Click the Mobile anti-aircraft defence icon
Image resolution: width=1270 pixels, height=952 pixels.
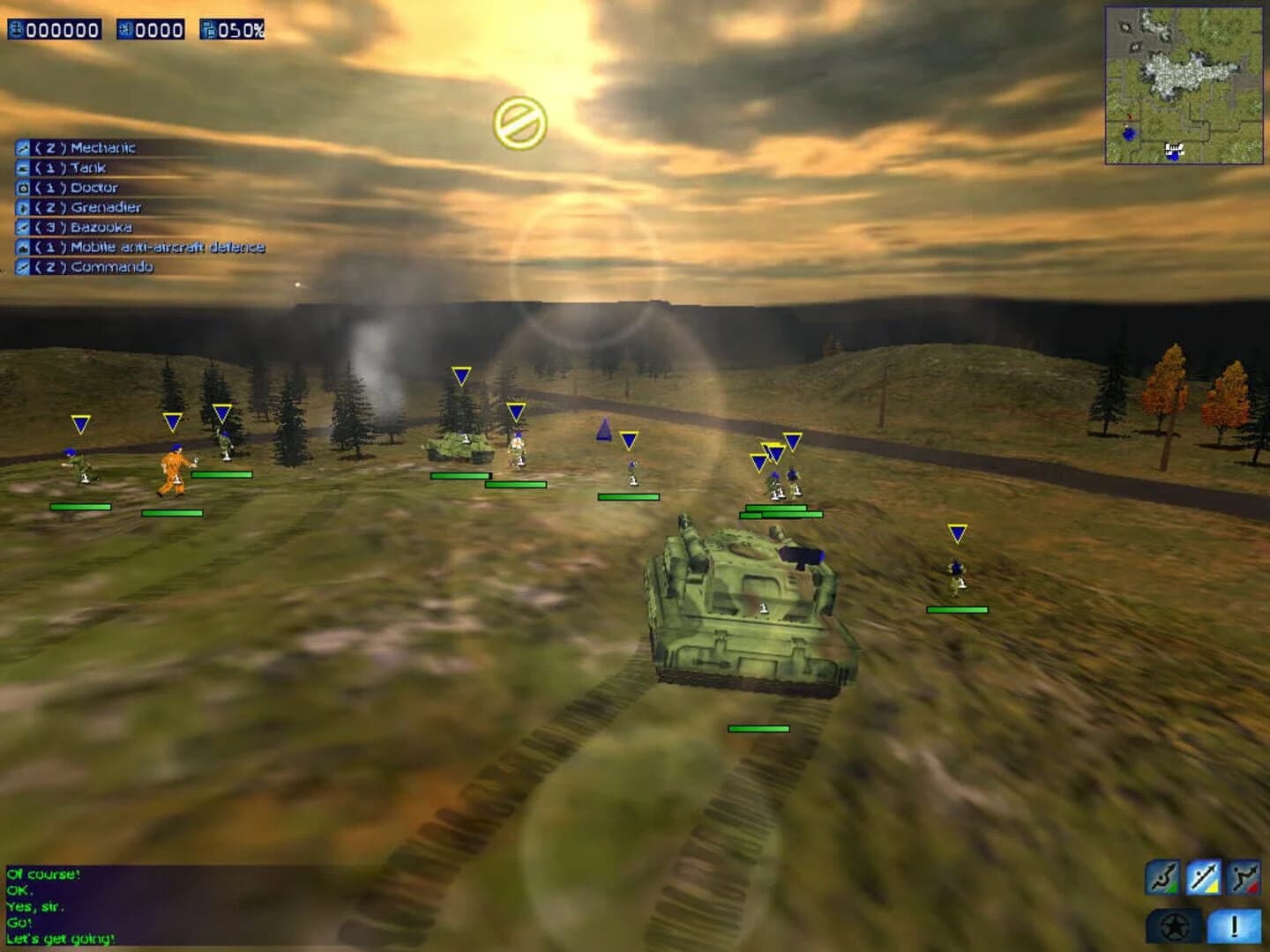click(21, 248)
